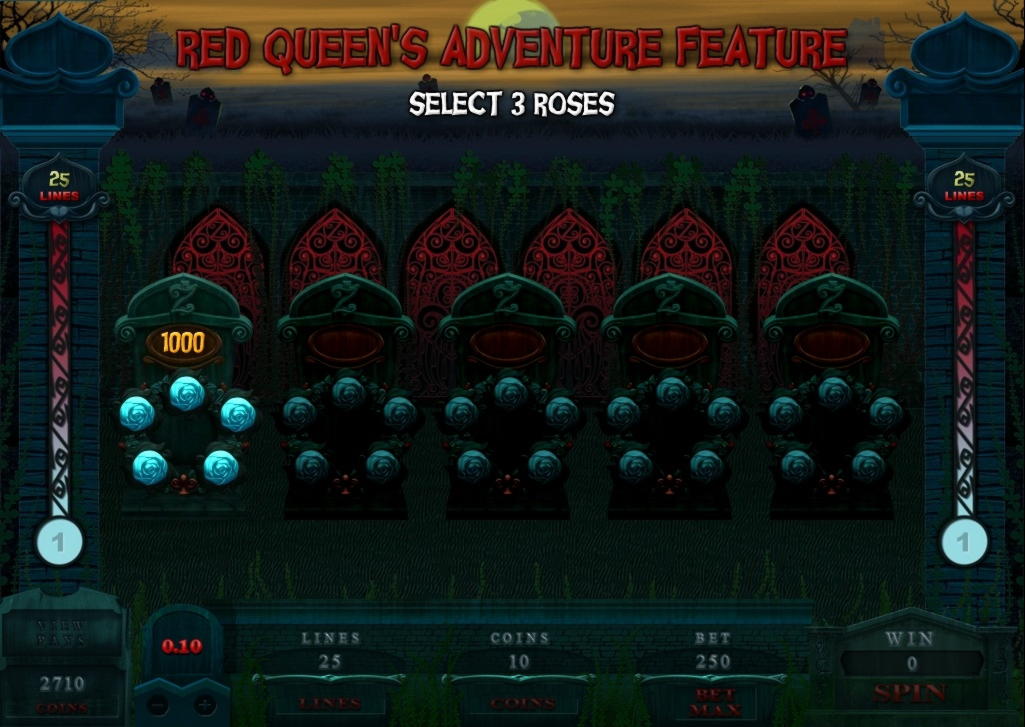Activate the Bet Max button
This screenshot has width=1025, height=727.
tap(713, 700)
